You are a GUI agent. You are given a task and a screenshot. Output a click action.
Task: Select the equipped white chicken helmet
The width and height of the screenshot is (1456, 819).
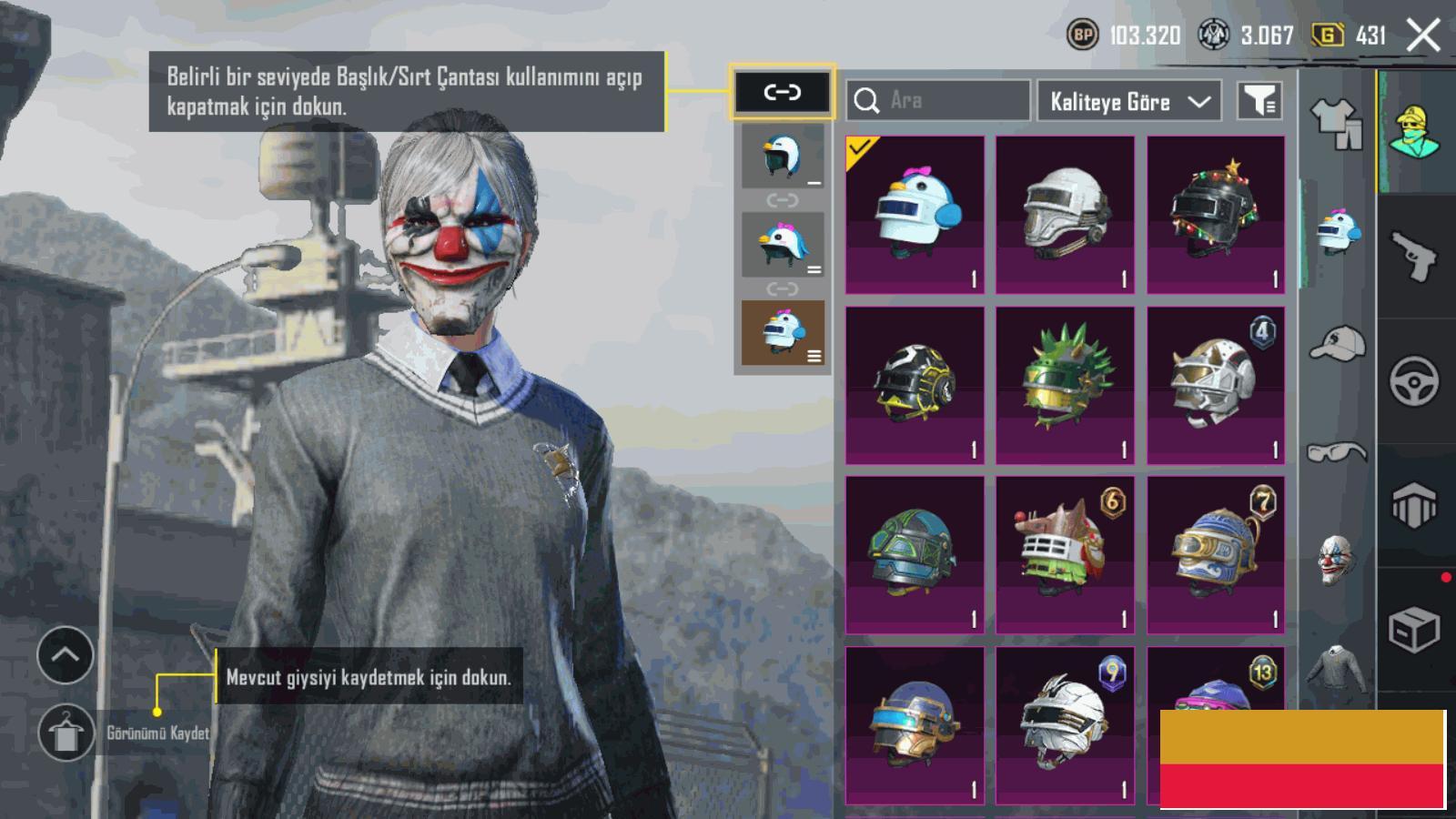(915, 215)
